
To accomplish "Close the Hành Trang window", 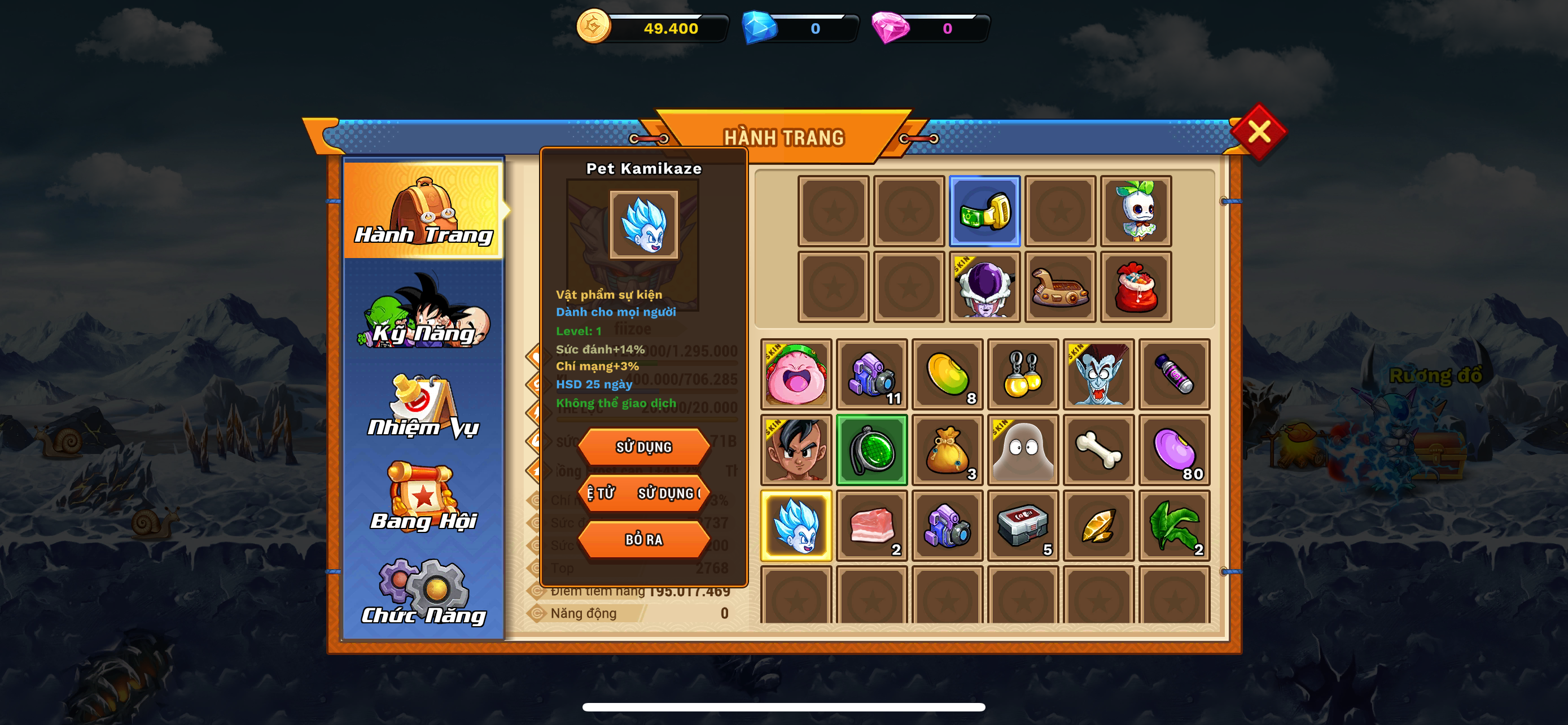I will coord(1258,132).
